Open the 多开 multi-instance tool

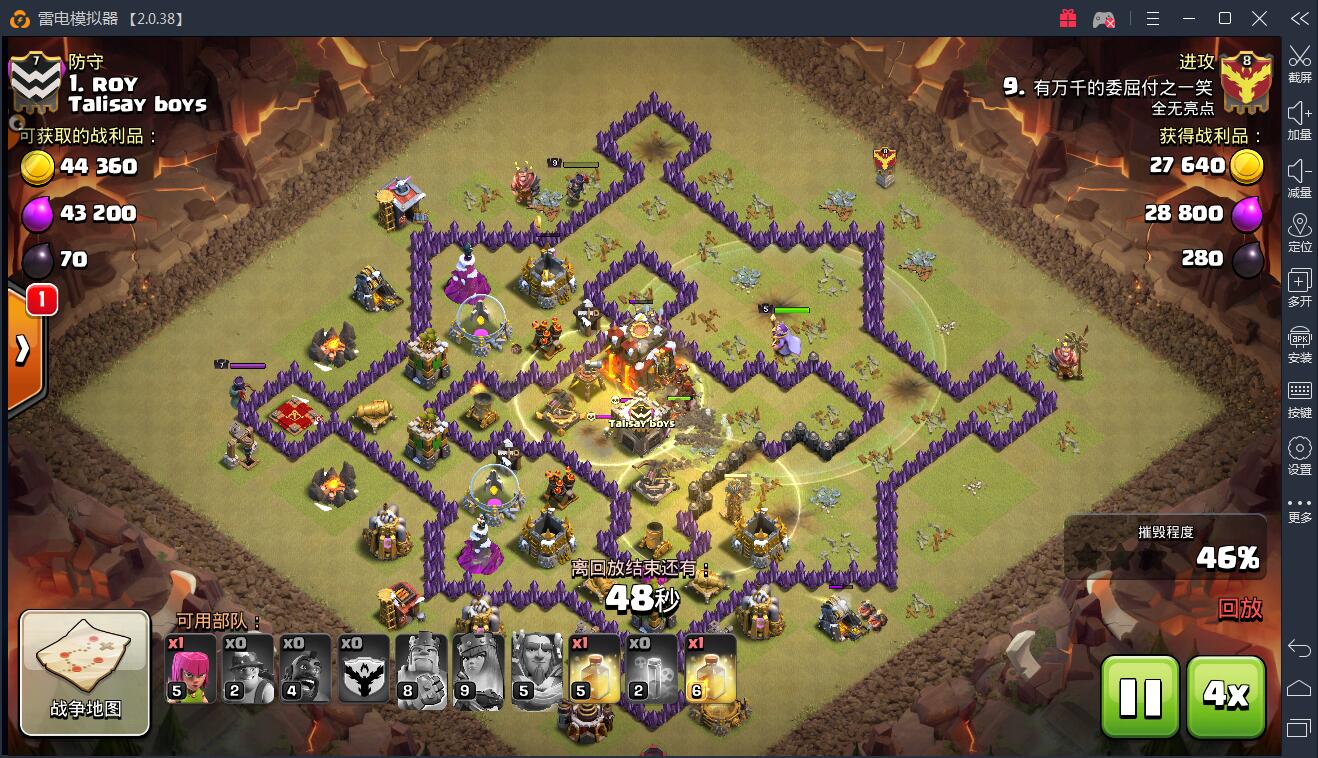pos(1299,287)
